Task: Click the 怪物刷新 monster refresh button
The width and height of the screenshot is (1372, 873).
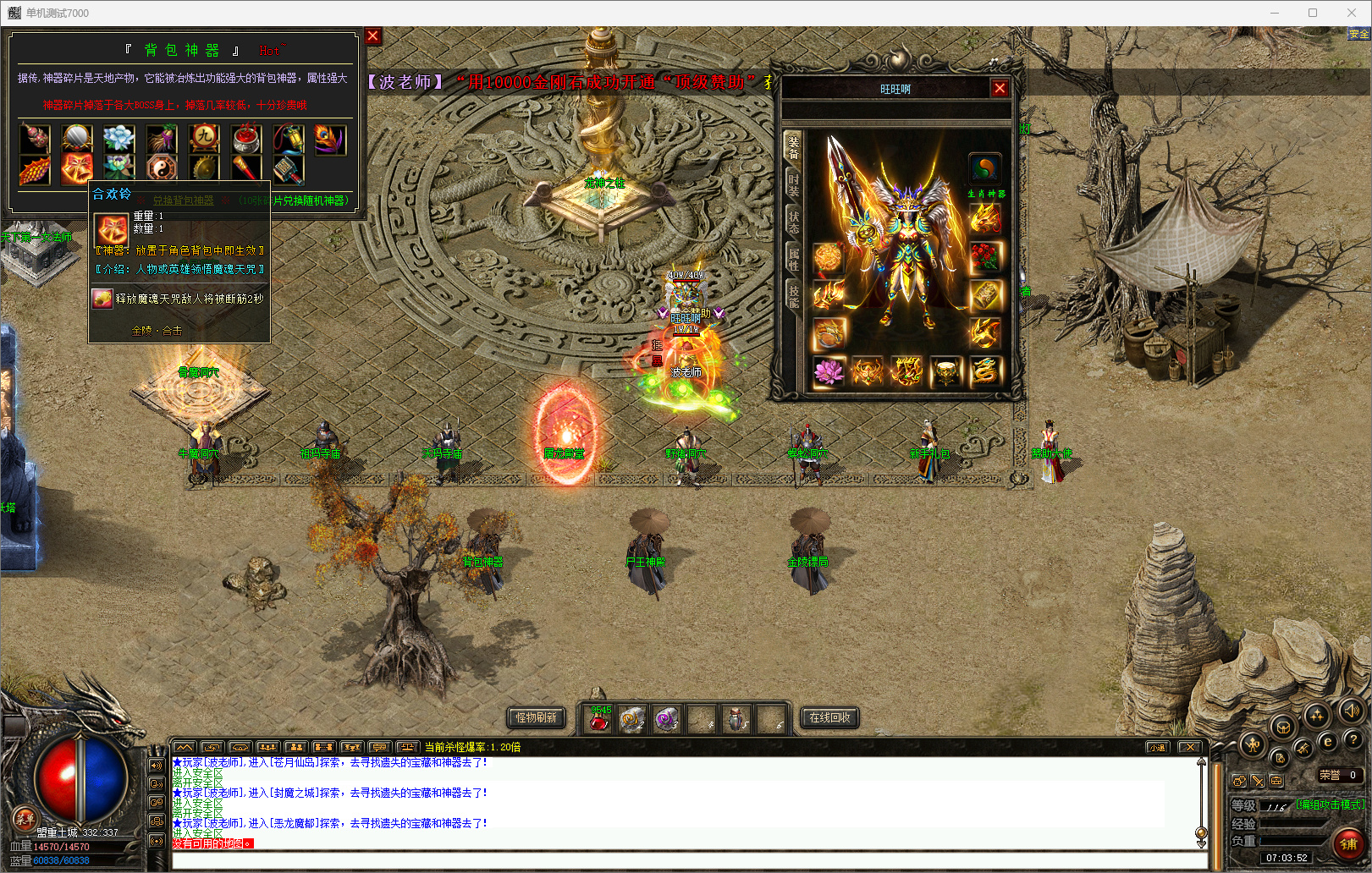Action: [x=537, y=717]
